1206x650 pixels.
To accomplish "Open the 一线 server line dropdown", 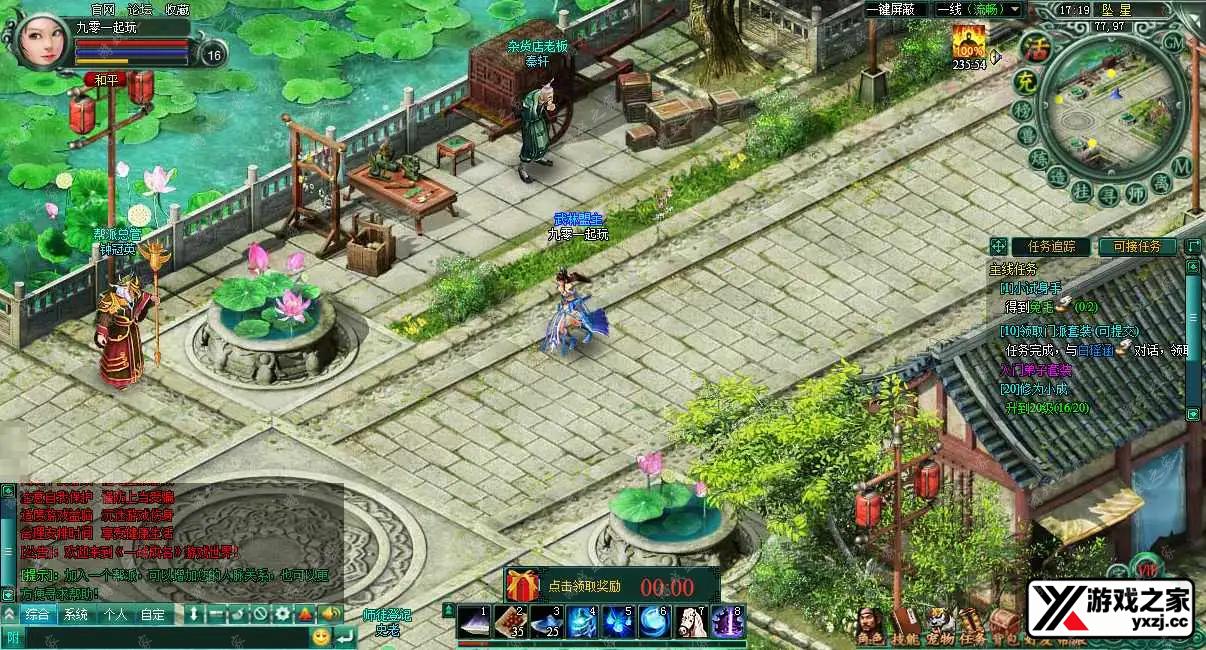I will 978,9.
